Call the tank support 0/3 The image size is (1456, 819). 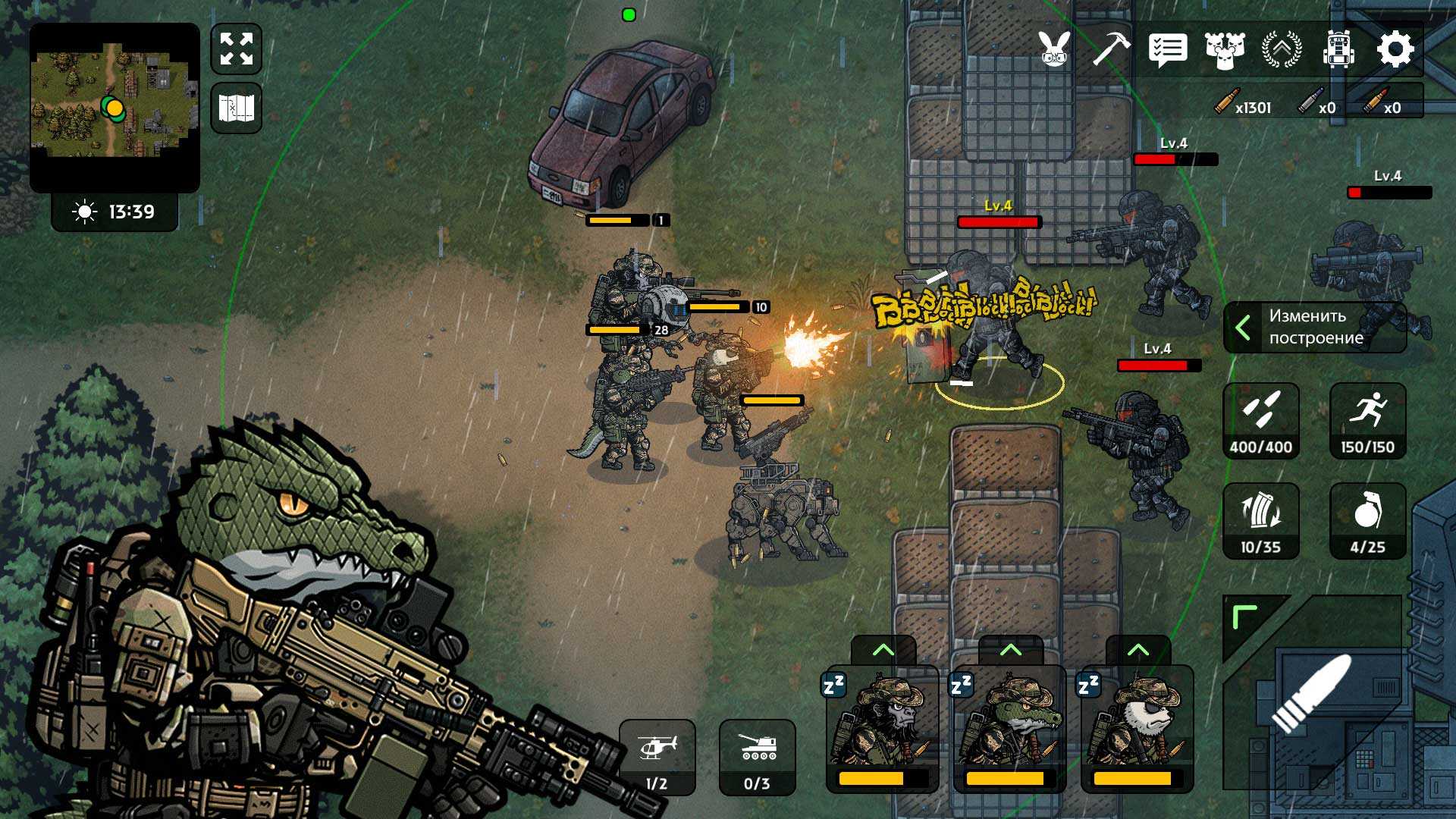pos(757,757)
